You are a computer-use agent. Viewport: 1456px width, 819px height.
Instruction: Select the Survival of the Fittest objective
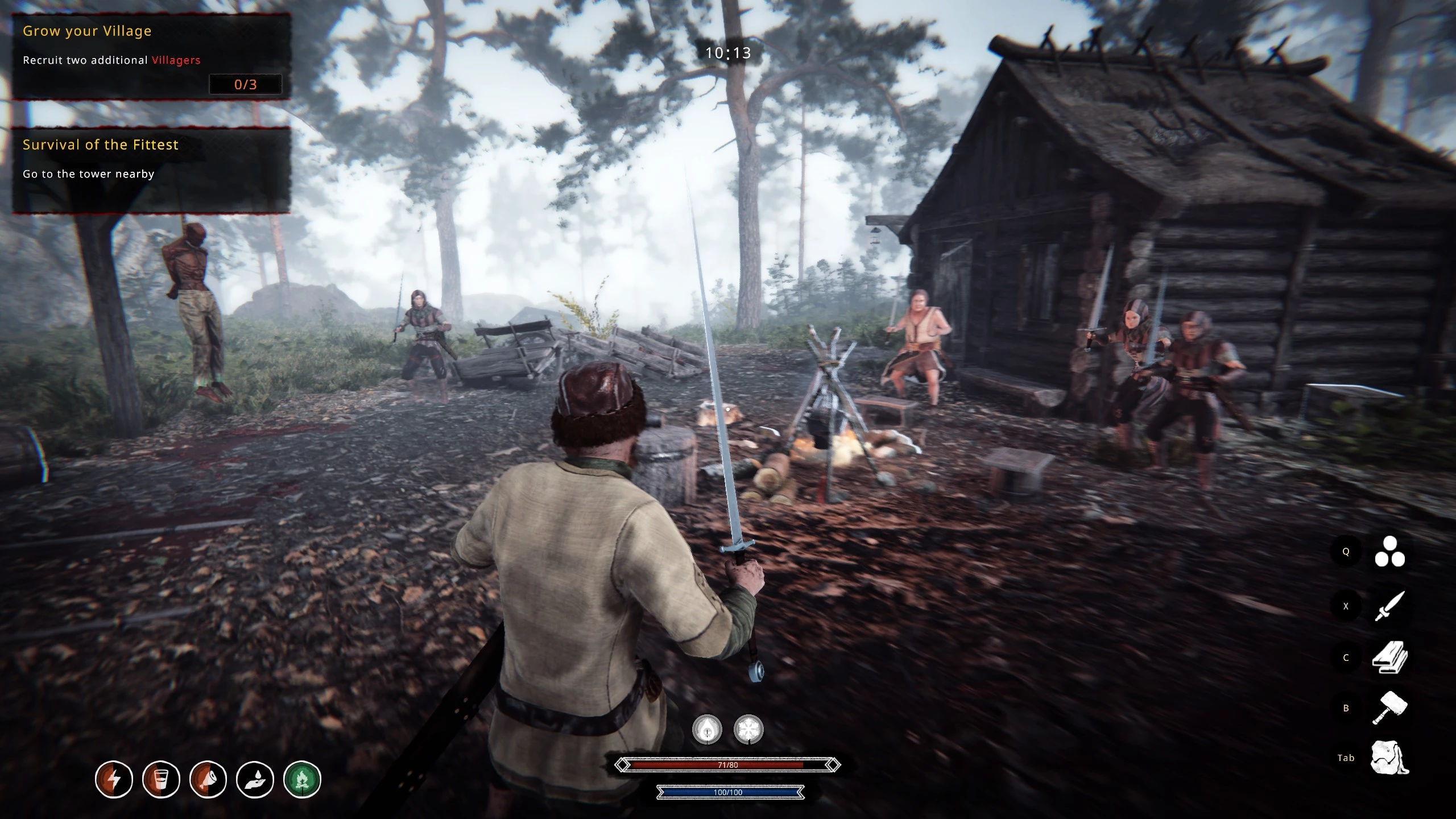coord(151,169)
